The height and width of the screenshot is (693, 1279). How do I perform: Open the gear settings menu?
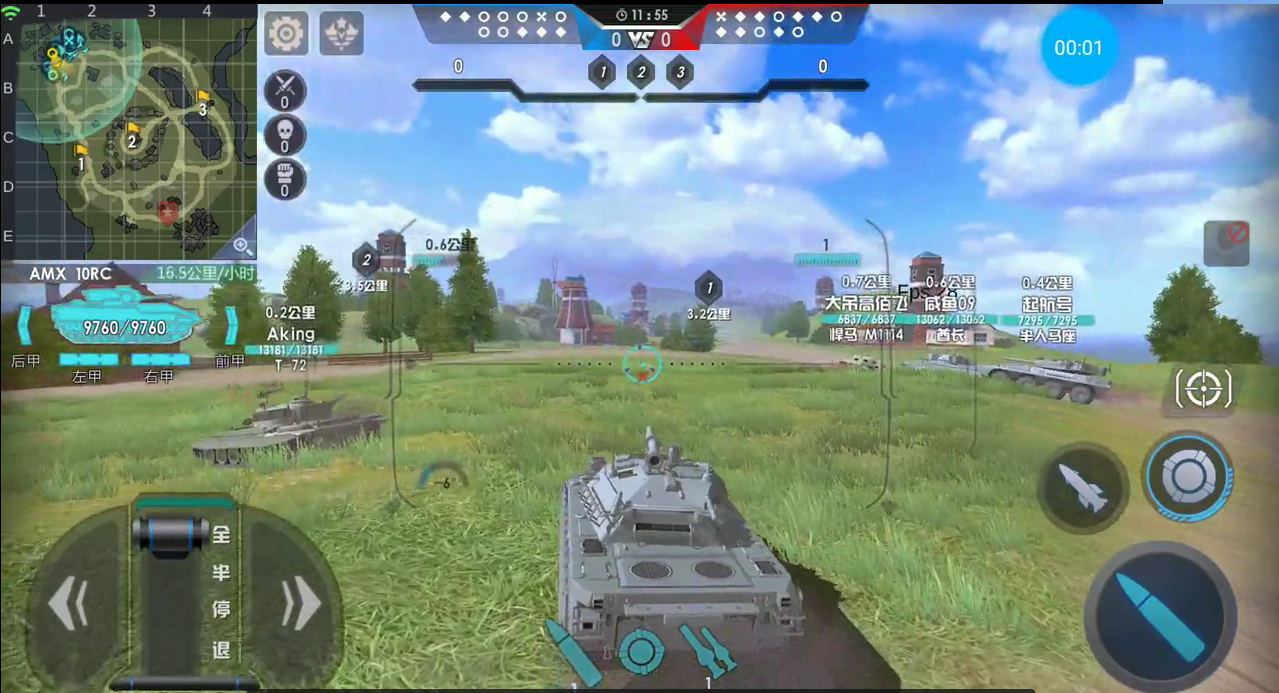(x=286, y=34)
